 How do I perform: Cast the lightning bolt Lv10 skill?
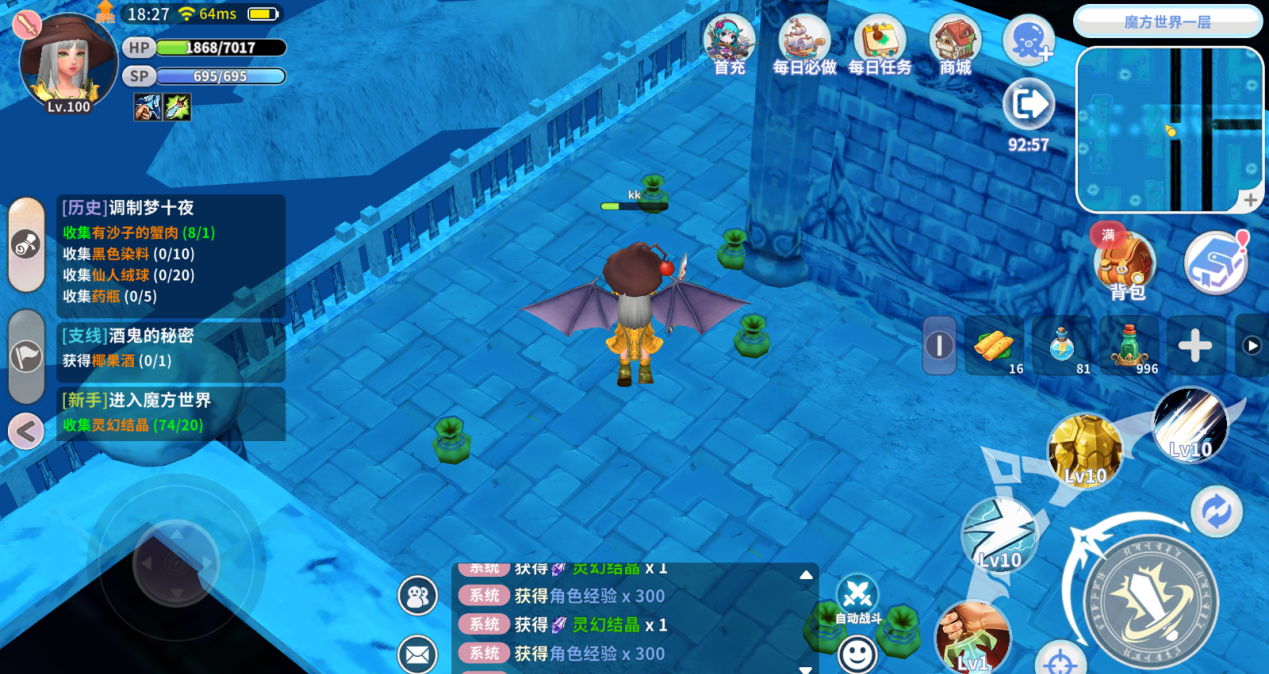pos(1000,533)
